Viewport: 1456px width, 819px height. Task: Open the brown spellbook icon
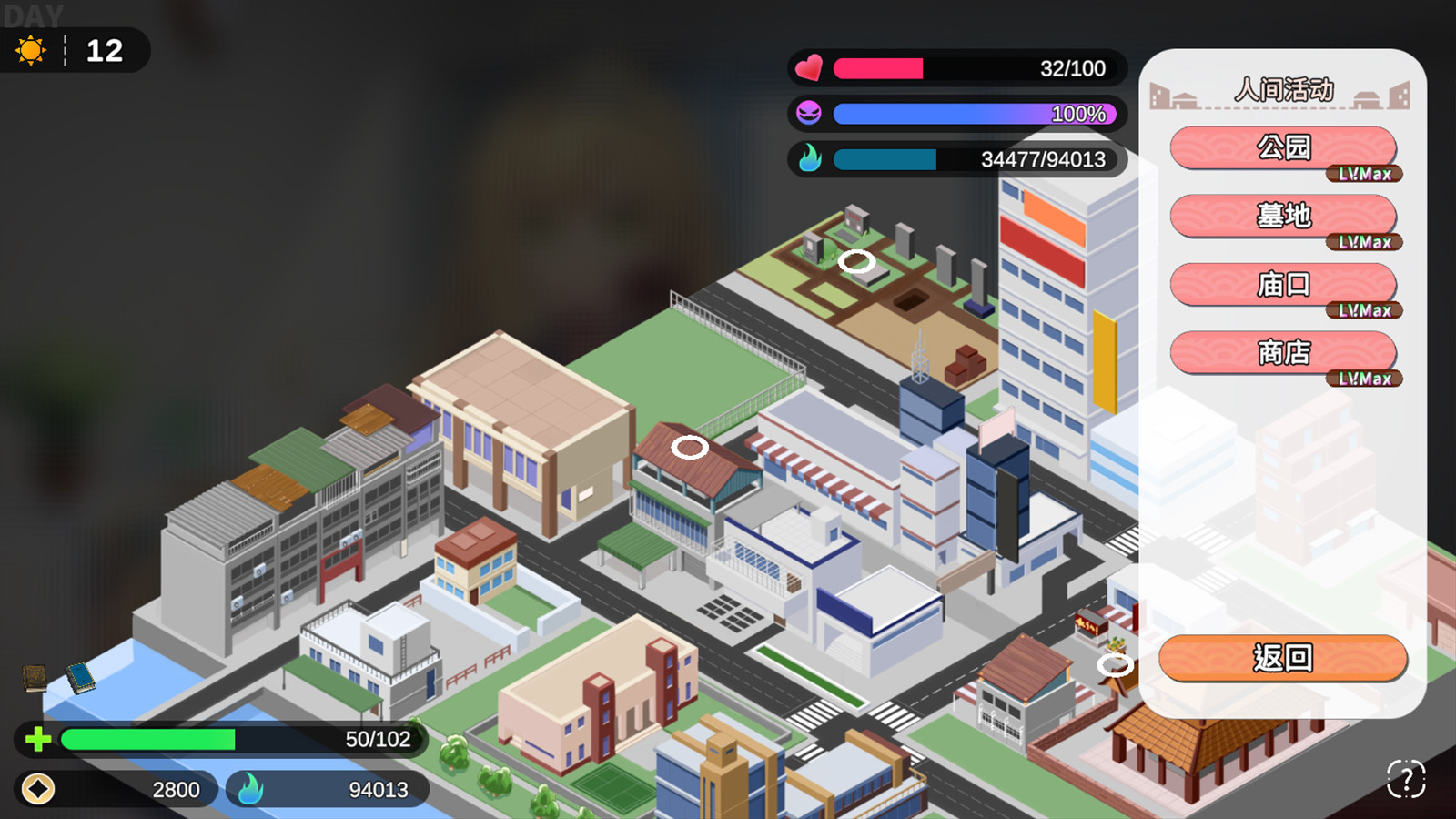35,678
